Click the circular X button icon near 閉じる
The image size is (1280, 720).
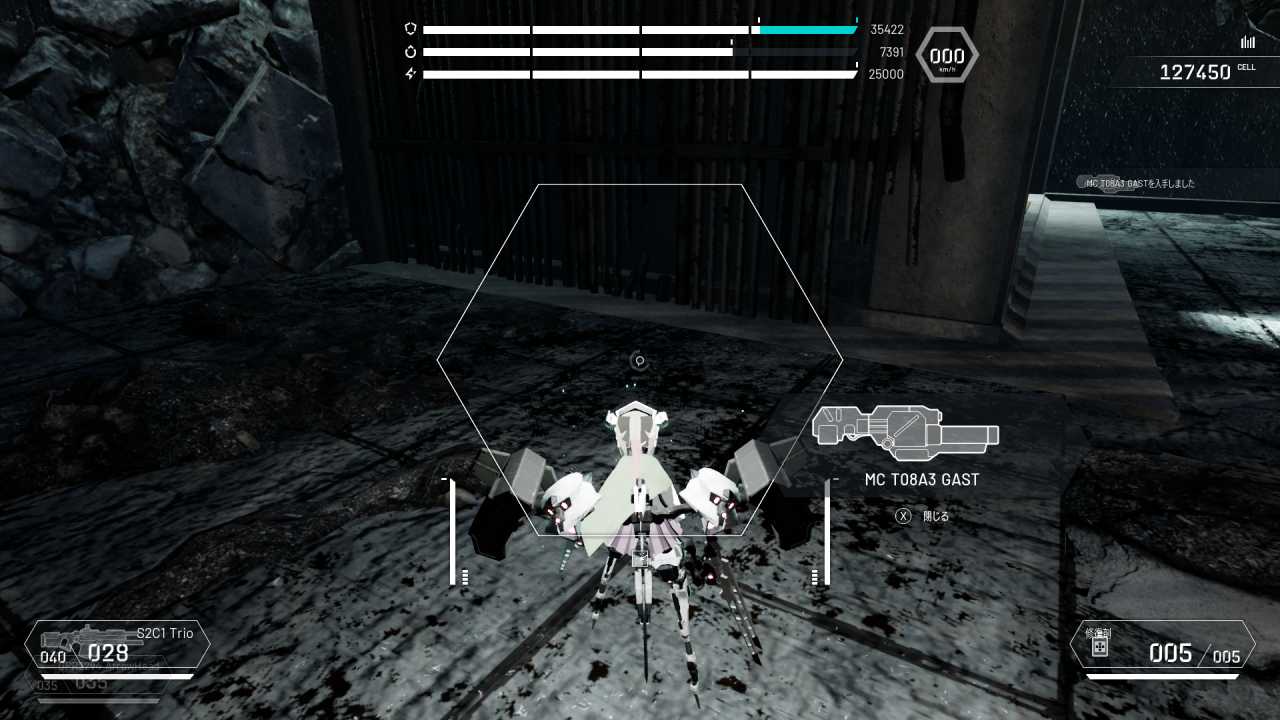(902, 515)
